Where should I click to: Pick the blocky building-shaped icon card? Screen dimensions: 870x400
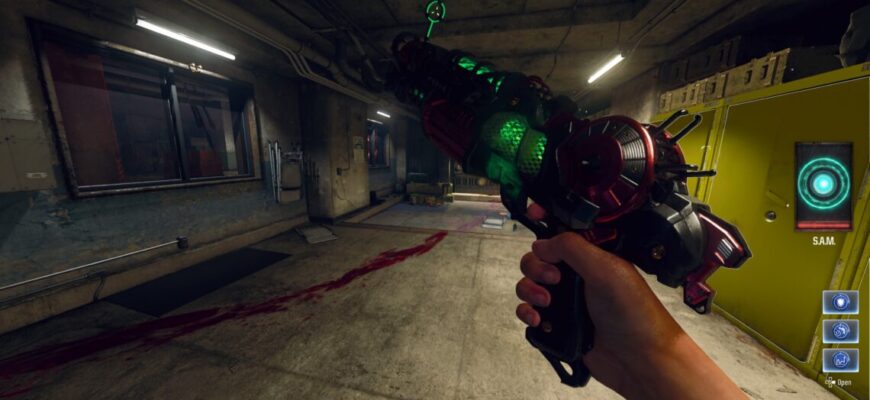click(x=841, y=360)
